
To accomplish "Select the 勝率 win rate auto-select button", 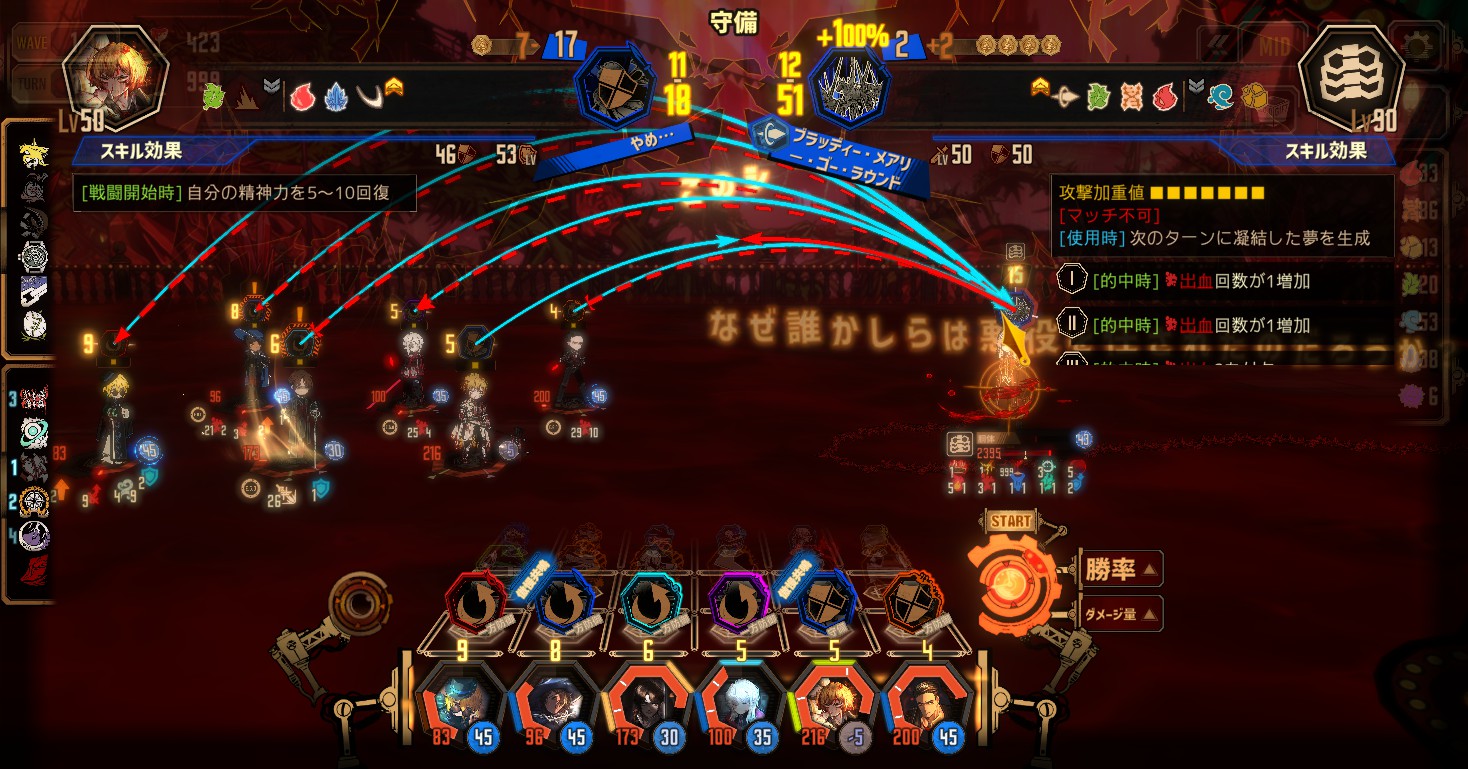I will [1120, 569].
